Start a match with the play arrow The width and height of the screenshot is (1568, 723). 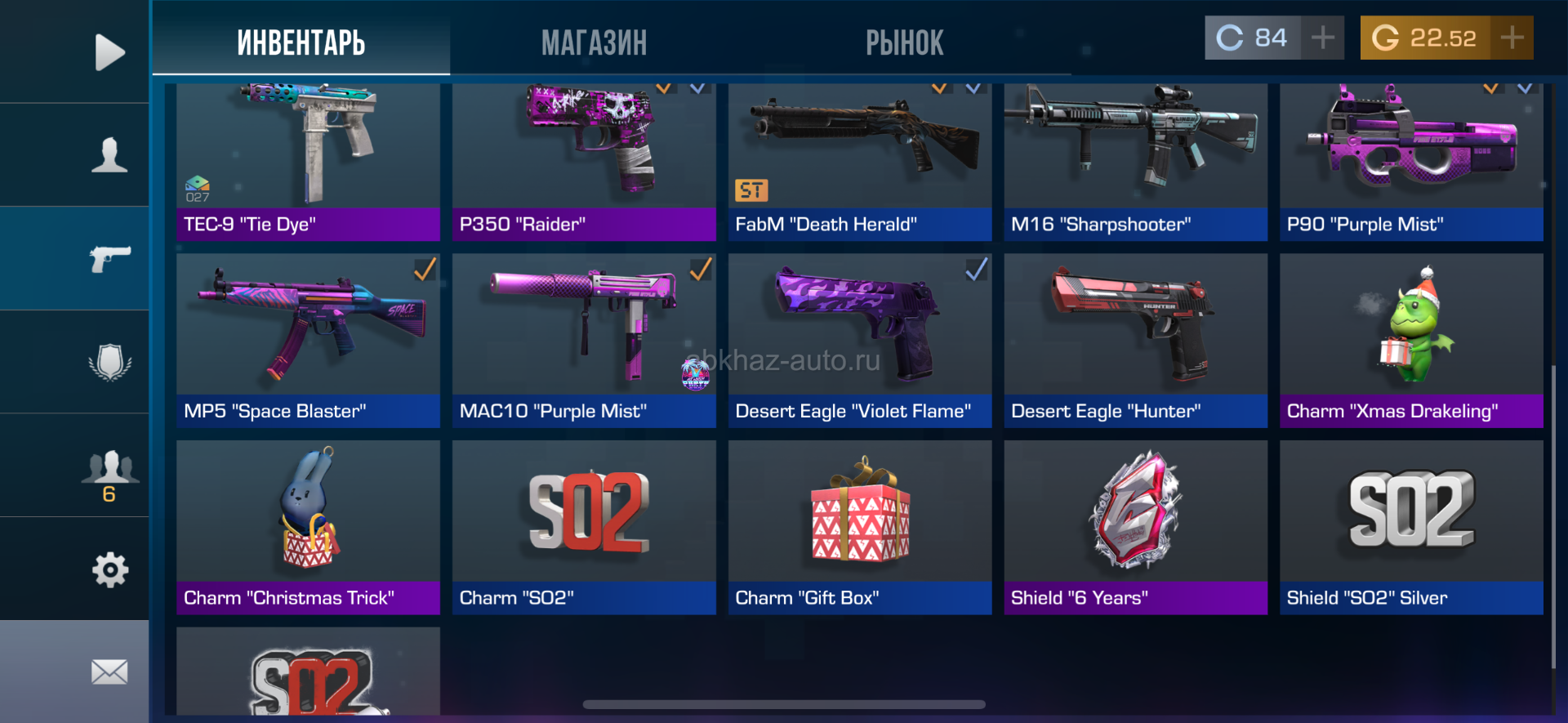pos(109,52)
